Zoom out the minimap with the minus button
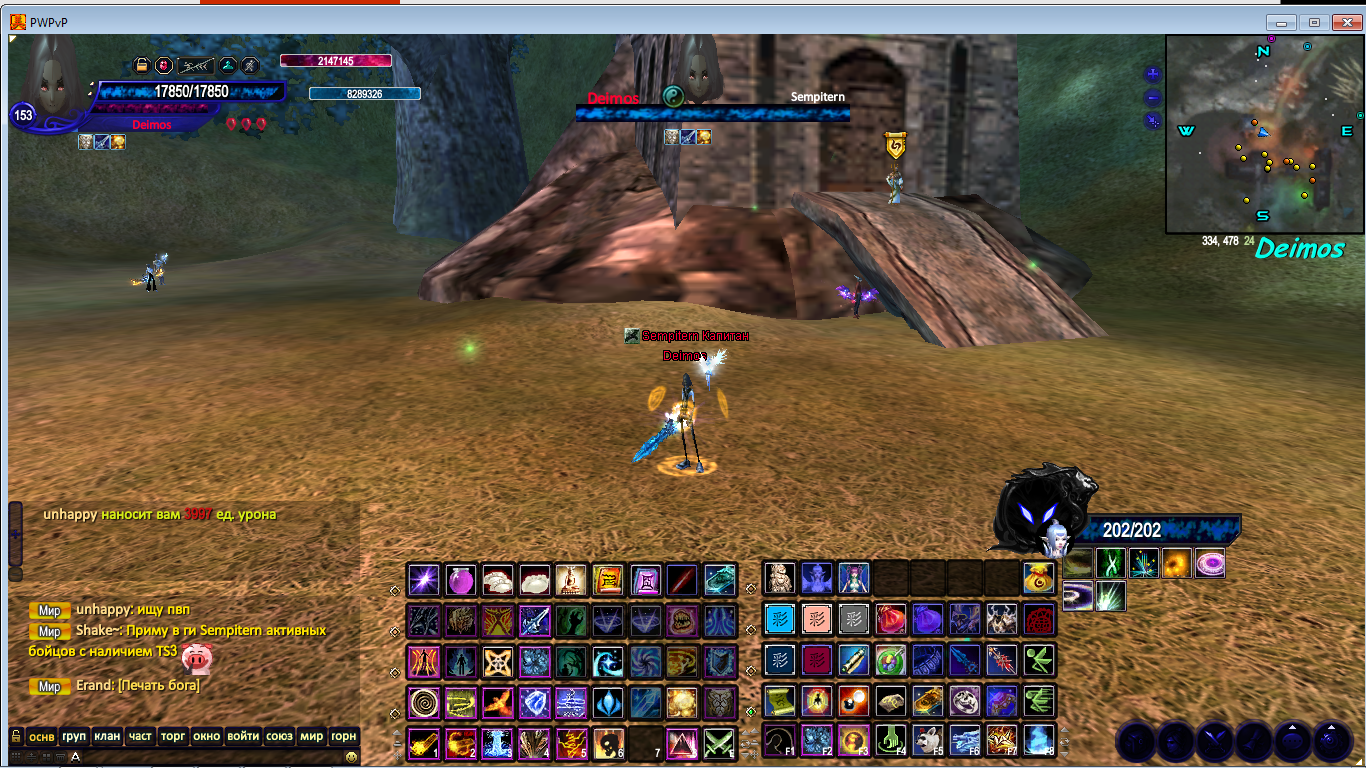This screenshot has height=768, width=1366. coord(1153,97)
